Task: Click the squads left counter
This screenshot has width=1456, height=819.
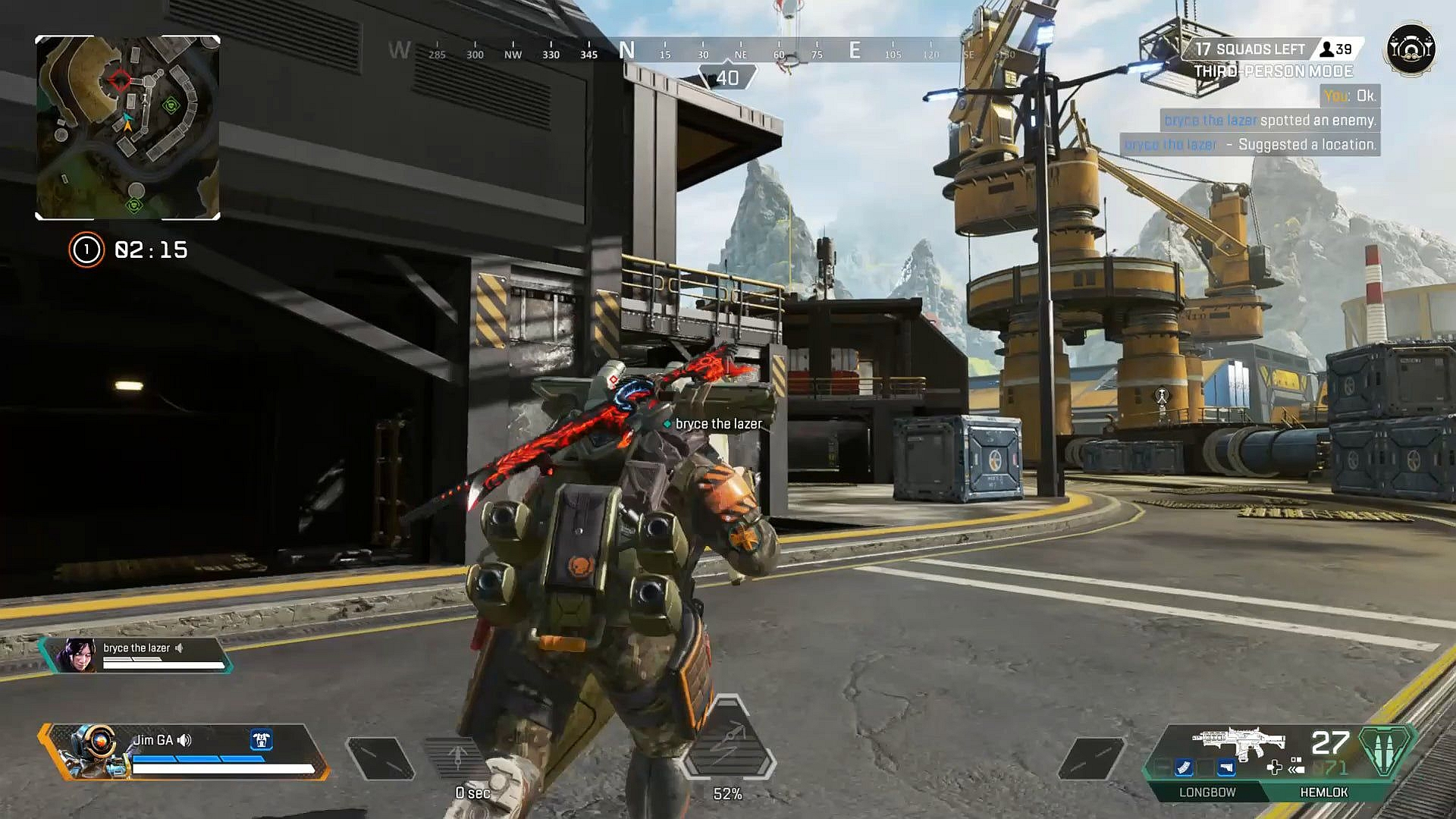Action: (x=1250, y=49)
